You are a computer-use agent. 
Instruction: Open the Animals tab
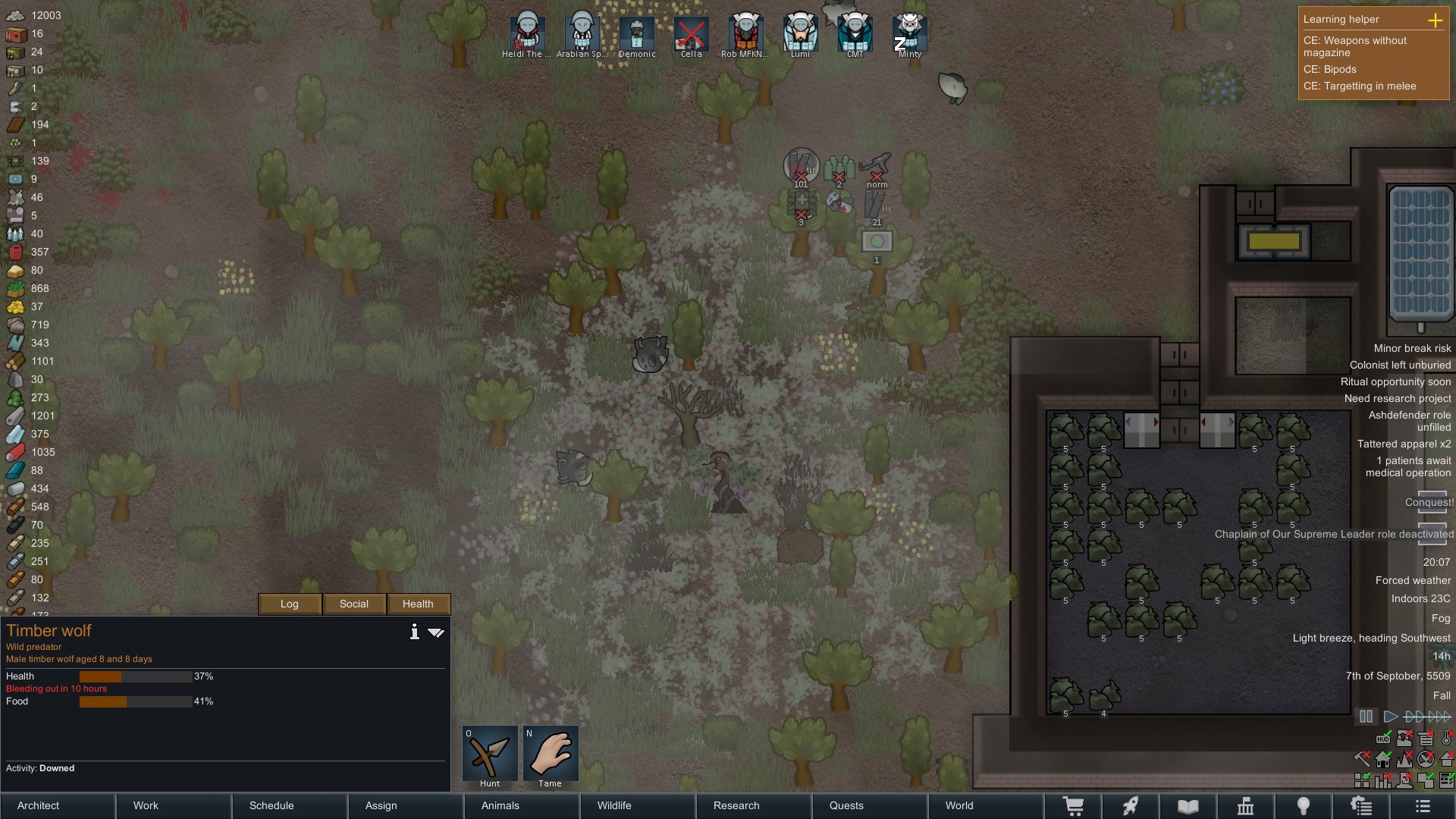[522, 805]
